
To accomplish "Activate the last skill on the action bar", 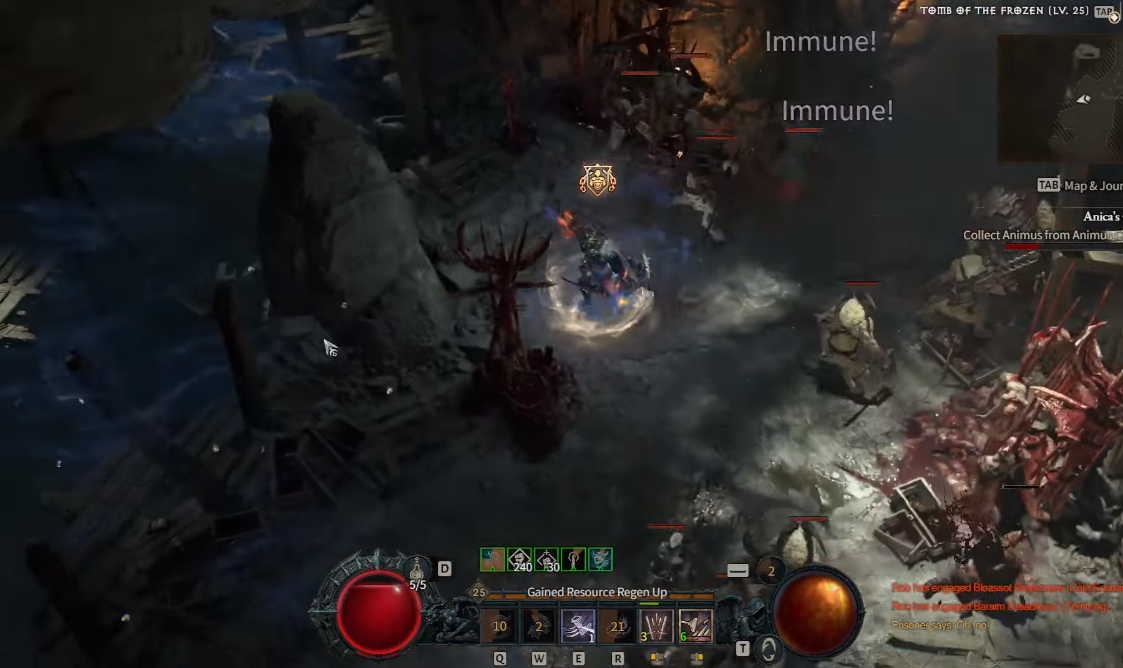I will pos(696,626).
